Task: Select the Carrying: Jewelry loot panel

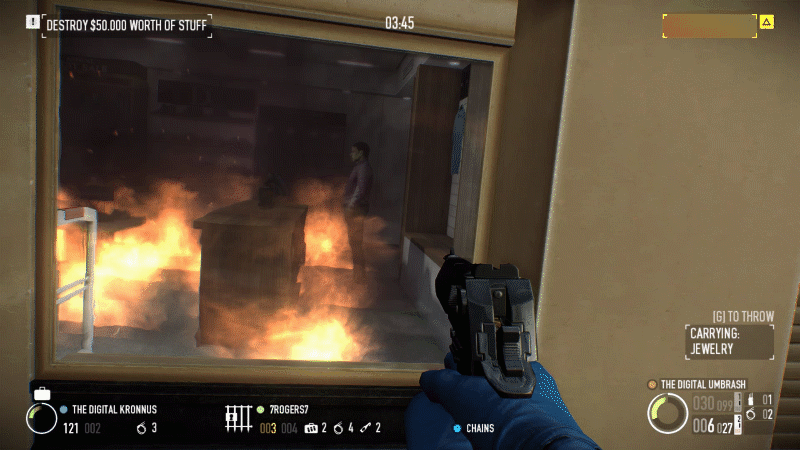Action: tap(729, 342)
